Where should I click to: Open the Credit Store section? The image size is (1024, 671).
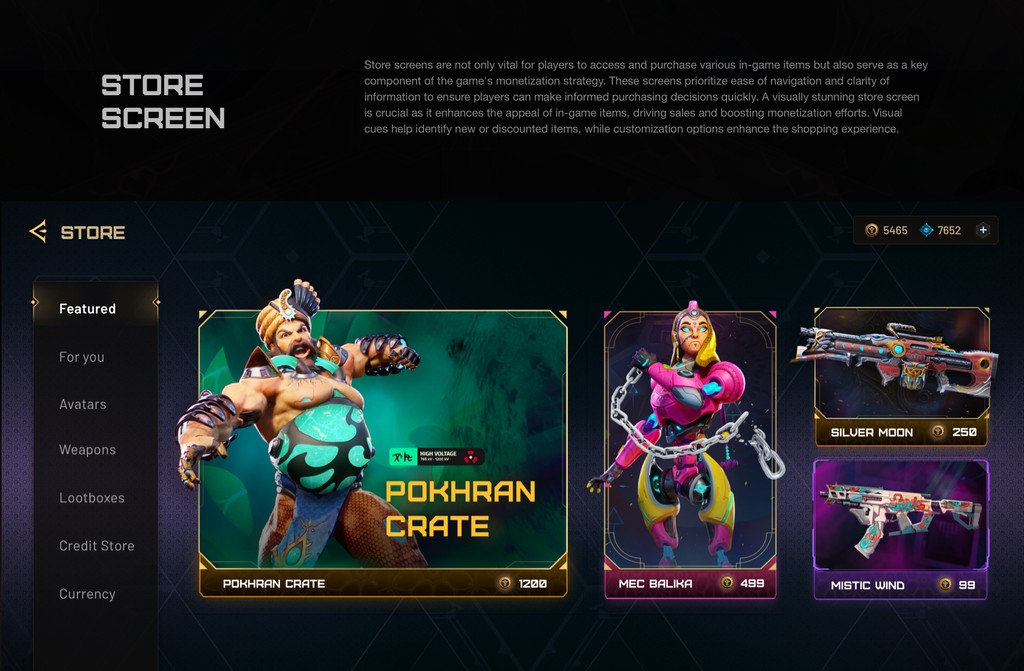[x=97, y=546]
